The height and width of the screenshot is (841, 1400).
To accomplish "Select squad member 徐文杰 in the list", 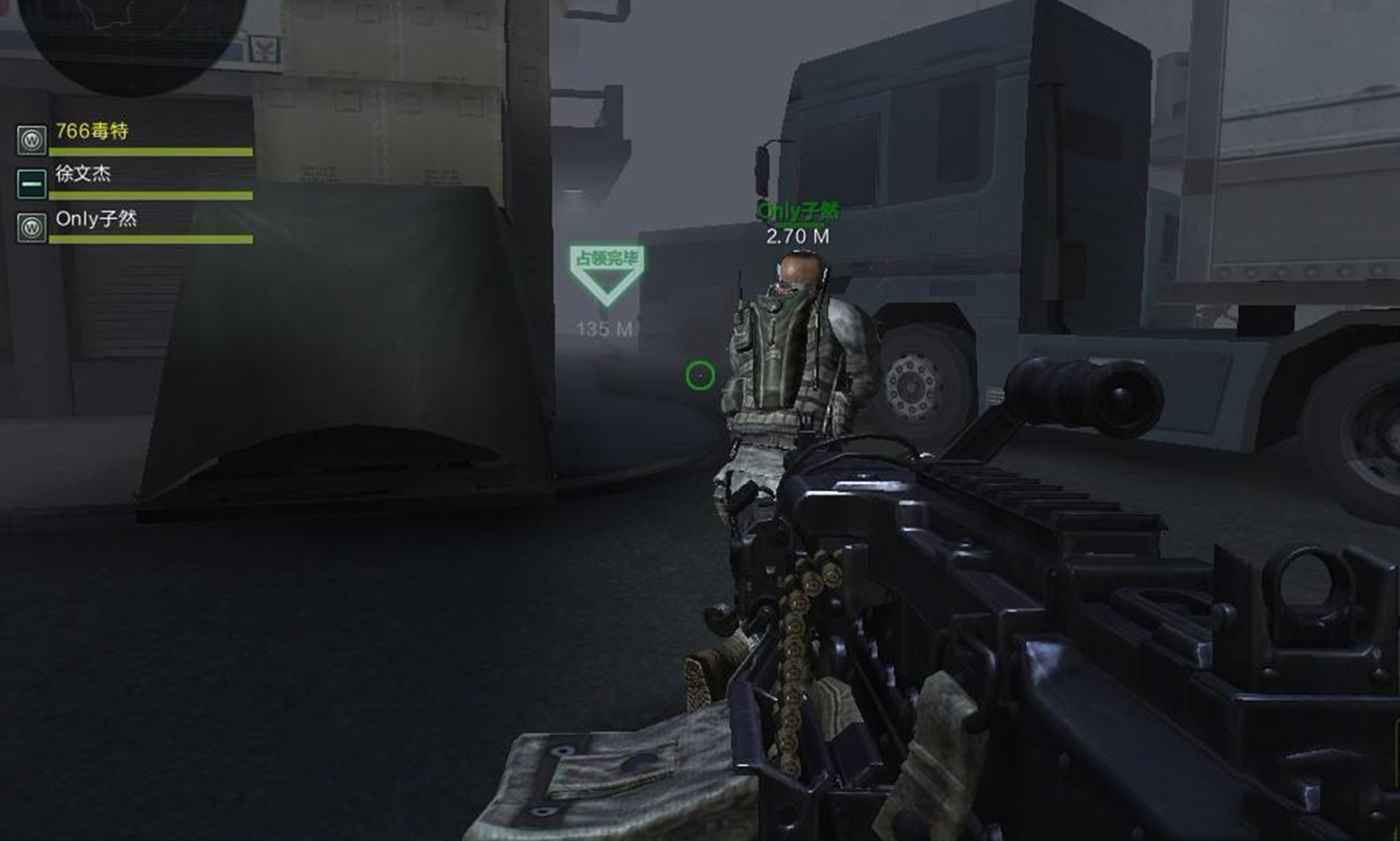I will click(x=83, y=174).
